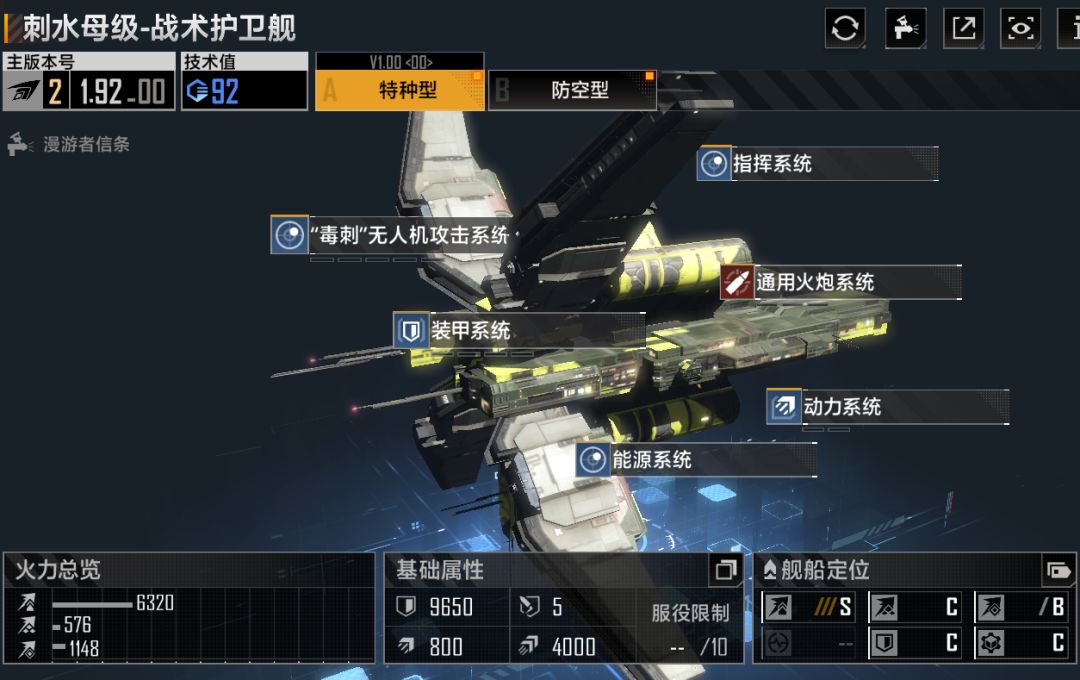This screenshot has height=680, width=1080.
Task: Switch to the 特种型 variant tab
Action: [x=400, y=90]
